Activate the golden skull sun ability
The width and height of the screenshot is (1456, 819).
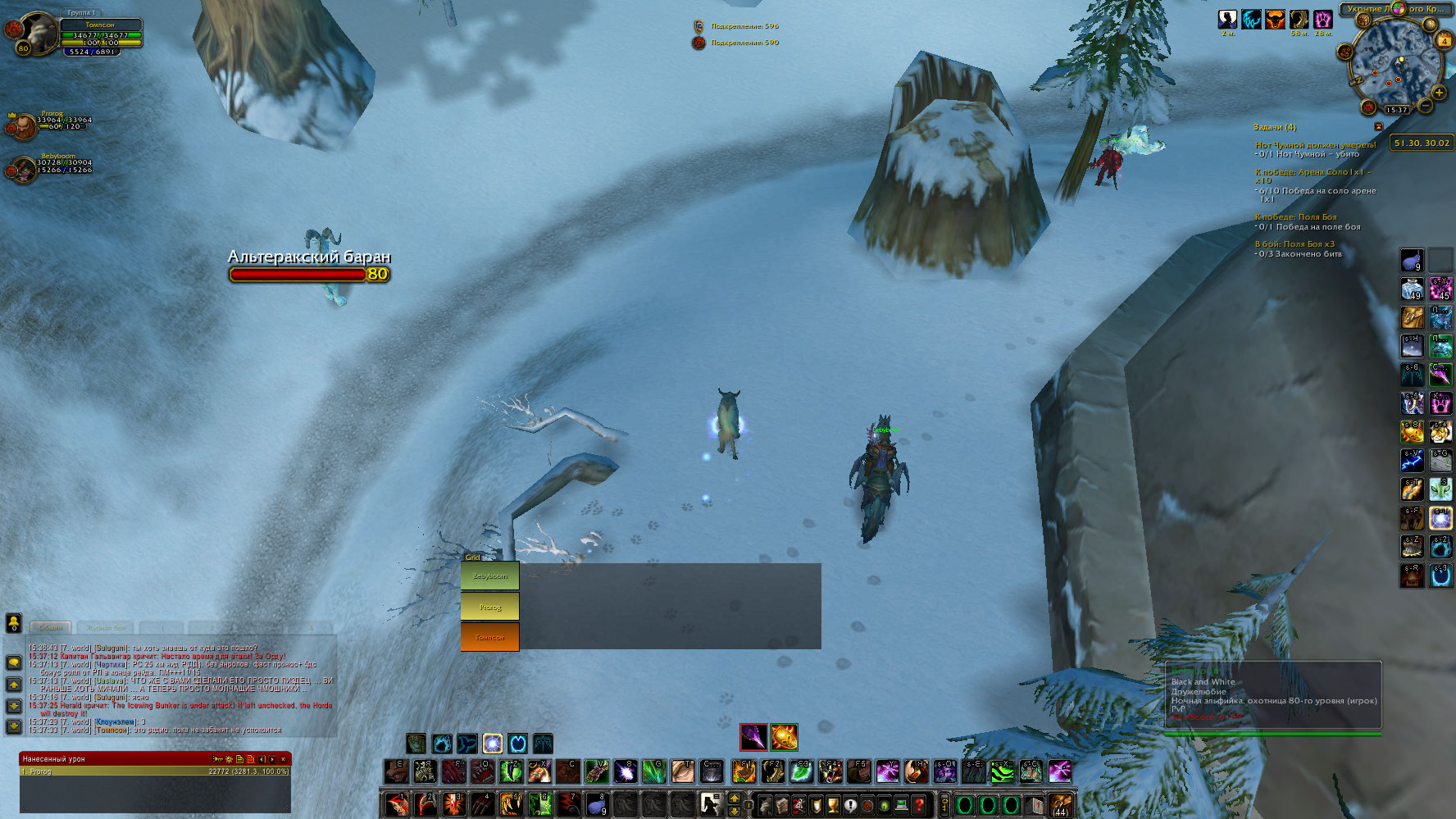783,737
